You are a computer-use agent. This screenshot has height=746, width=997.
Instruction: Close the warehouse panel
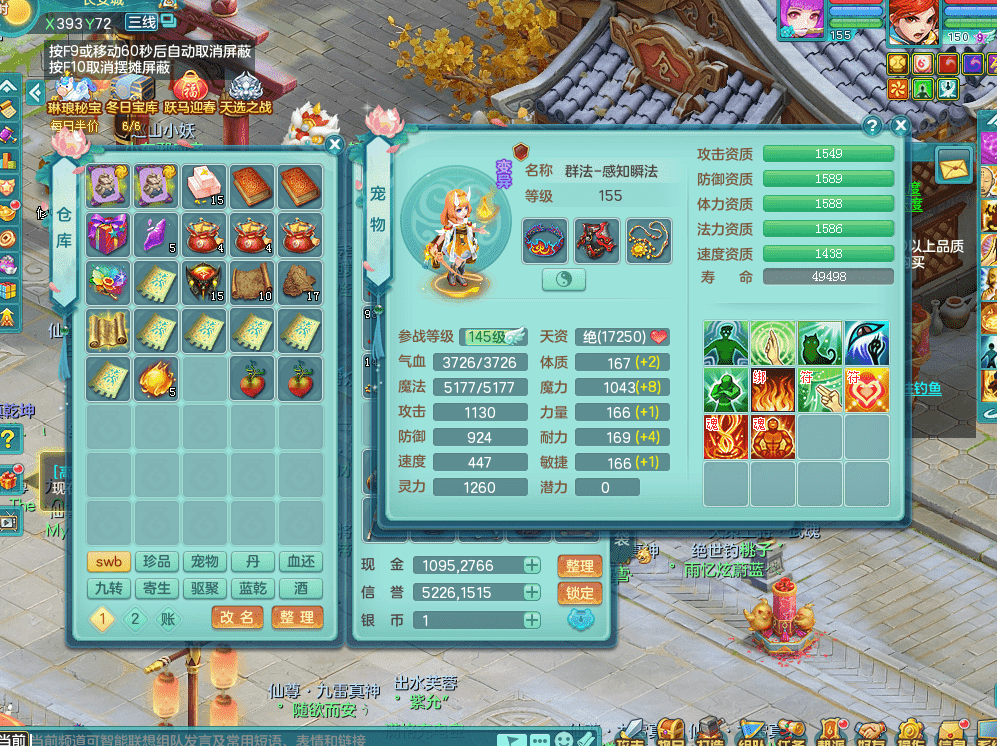[335, 145]
